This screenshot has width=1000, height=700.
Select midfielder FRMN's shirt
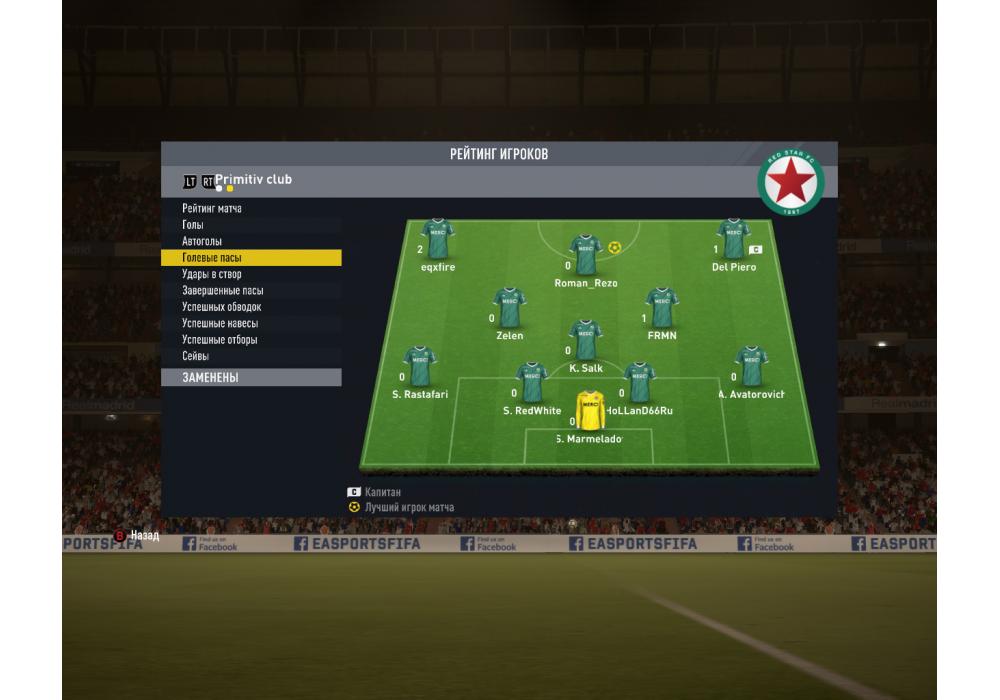click(x=661, y=308)
